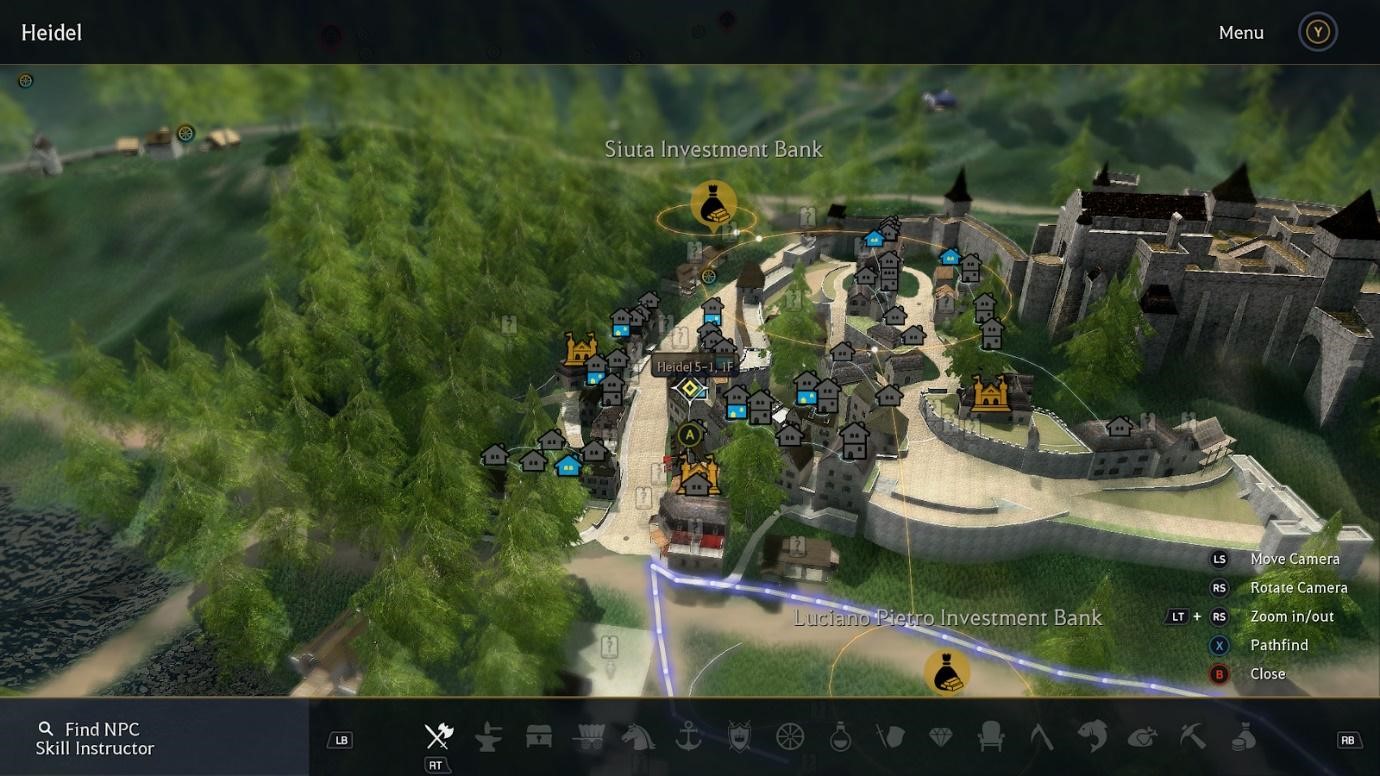
Task: Select the horse head stable filter
Action: coord(638,737)
